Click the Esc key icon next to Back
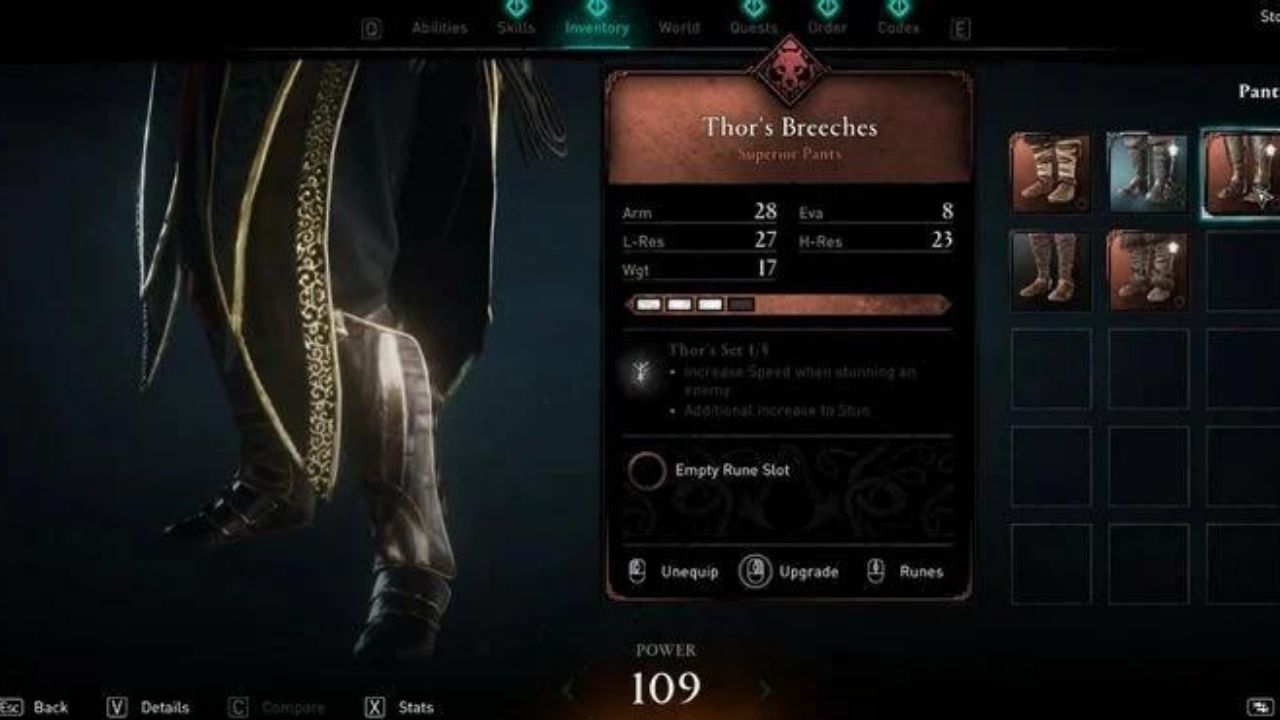1280x720 pixels. (x=13, y=707)
